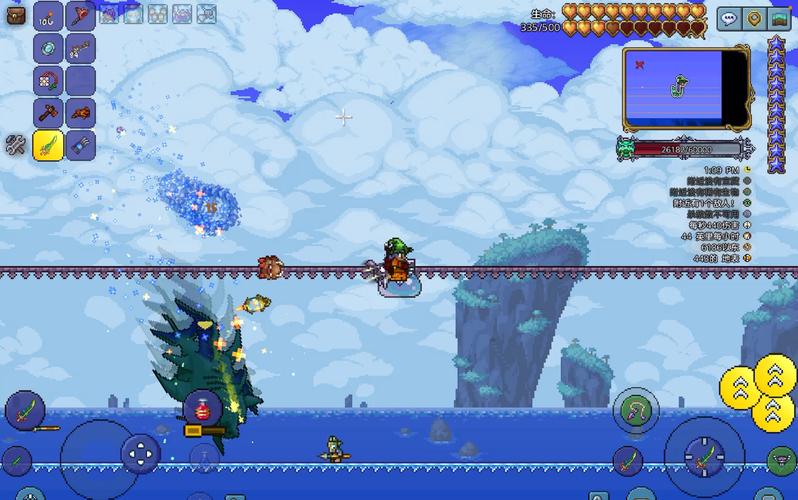Use the red healing potion quick button
The image size is (798, 500).
point(202,409)
